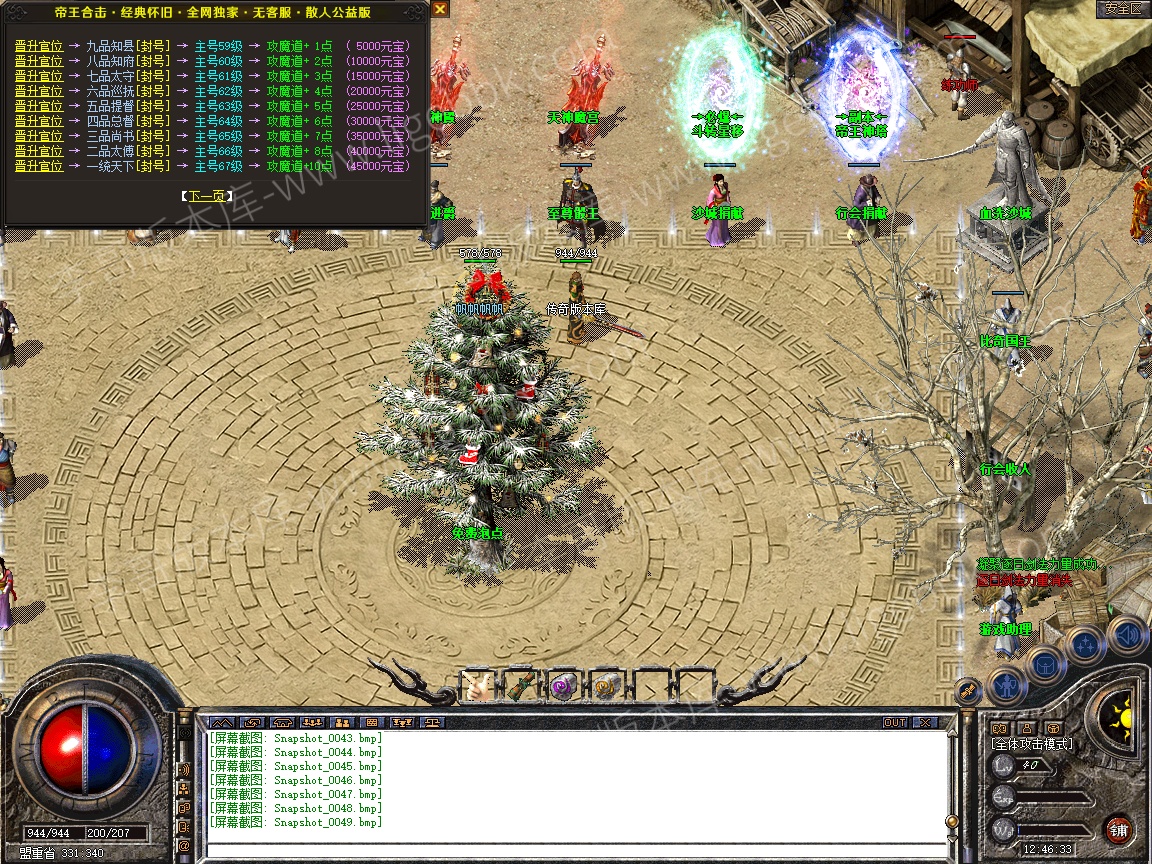Screen dimensions: 1152x864
Task: Toggle sound with the speaker button
Action: (1126, 634)
